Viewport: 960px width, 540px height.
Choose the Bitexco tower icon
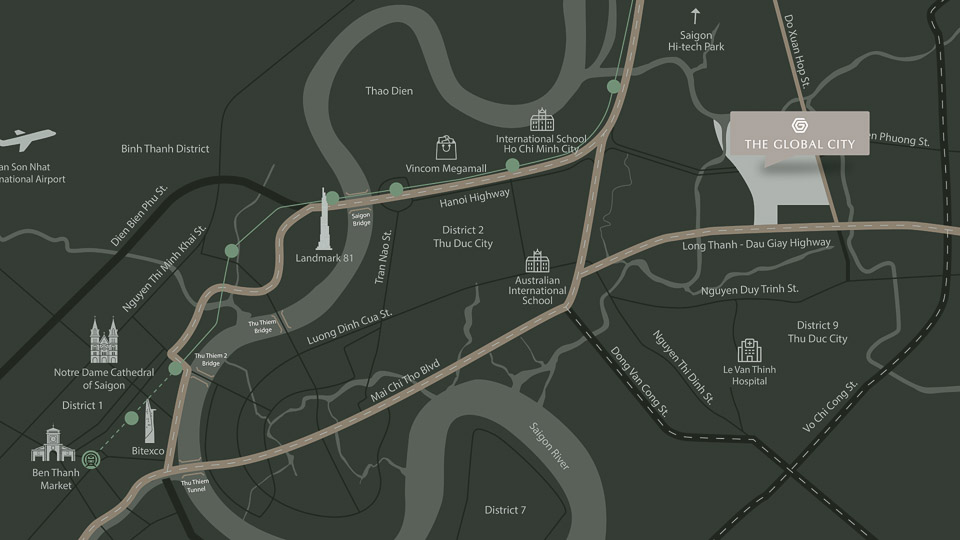coord(150,419)
